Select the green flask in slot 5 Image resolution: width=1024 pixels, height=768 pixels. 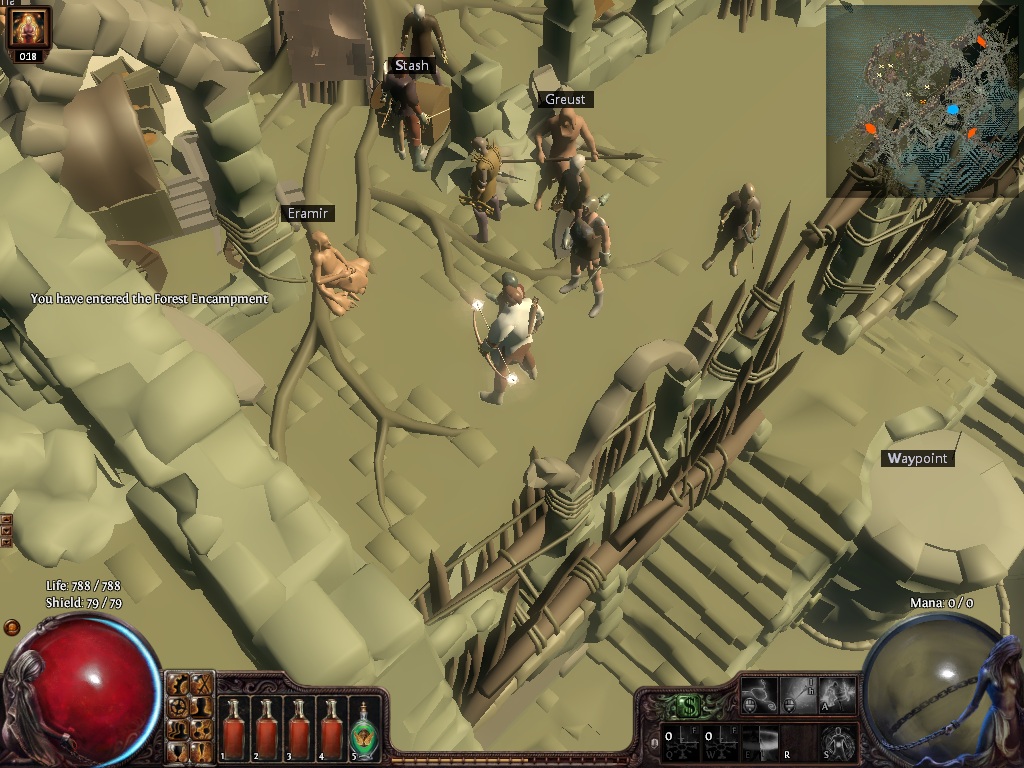pos(362,728)
